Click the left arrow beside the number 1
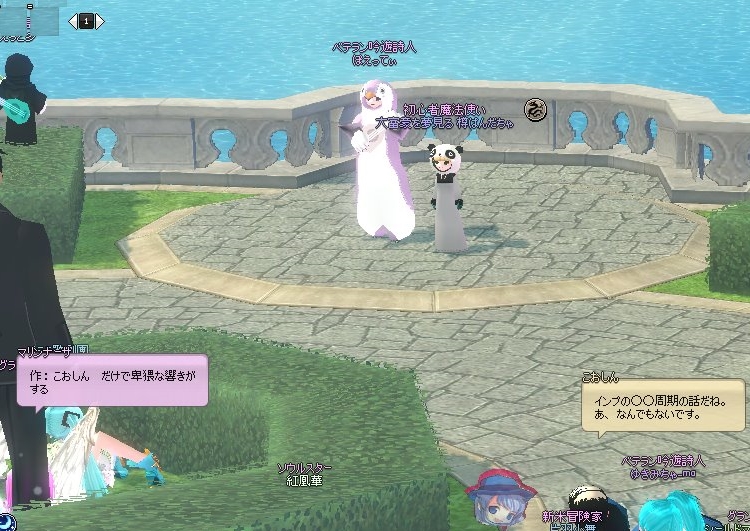Image resolution: width=750 pixels, height=531 pixels. click(73, 20)
